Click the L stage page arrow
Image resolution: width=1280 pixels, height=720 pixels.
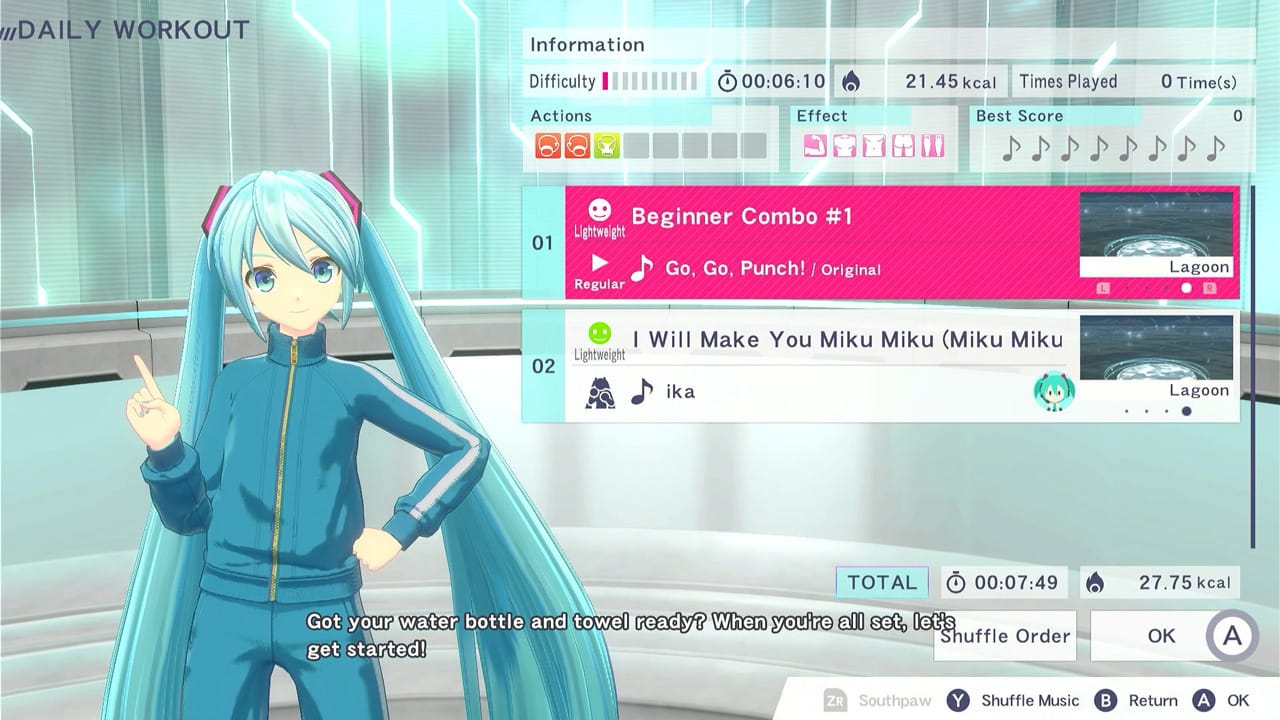(x=1104, y=288)
